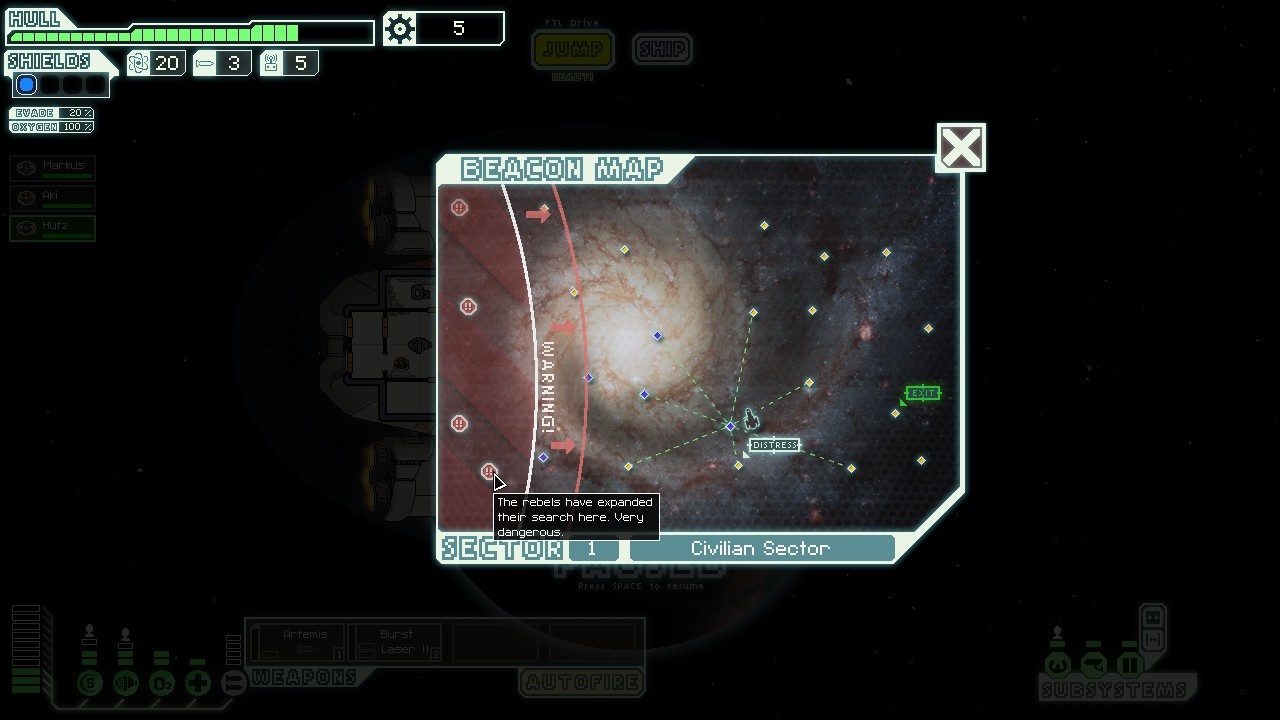Image resolution: width=1280 pixels, height=720 pixels.
Task: Select crew member Markus
Action: (53, 168)
